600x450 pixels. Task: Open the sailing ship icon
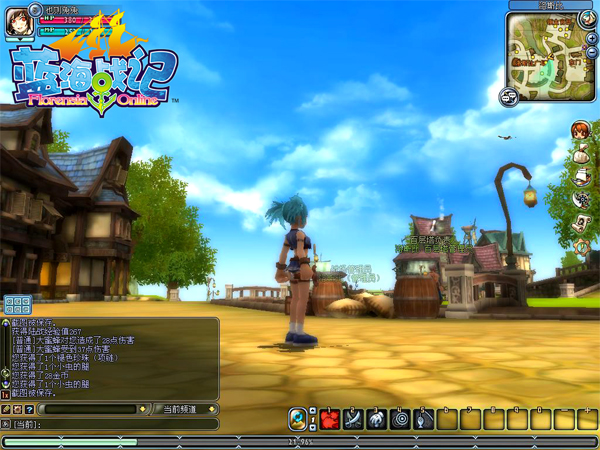581,176
